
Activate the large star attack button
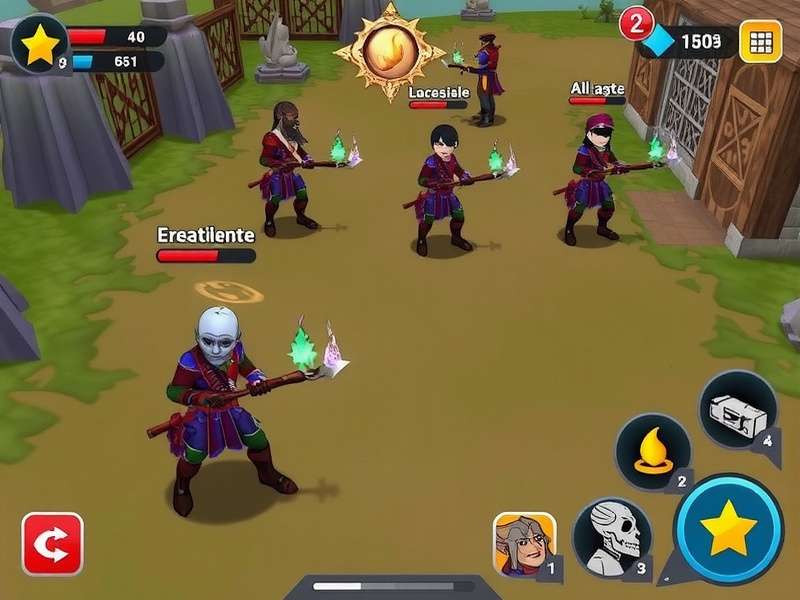click(x=728, y=528)
